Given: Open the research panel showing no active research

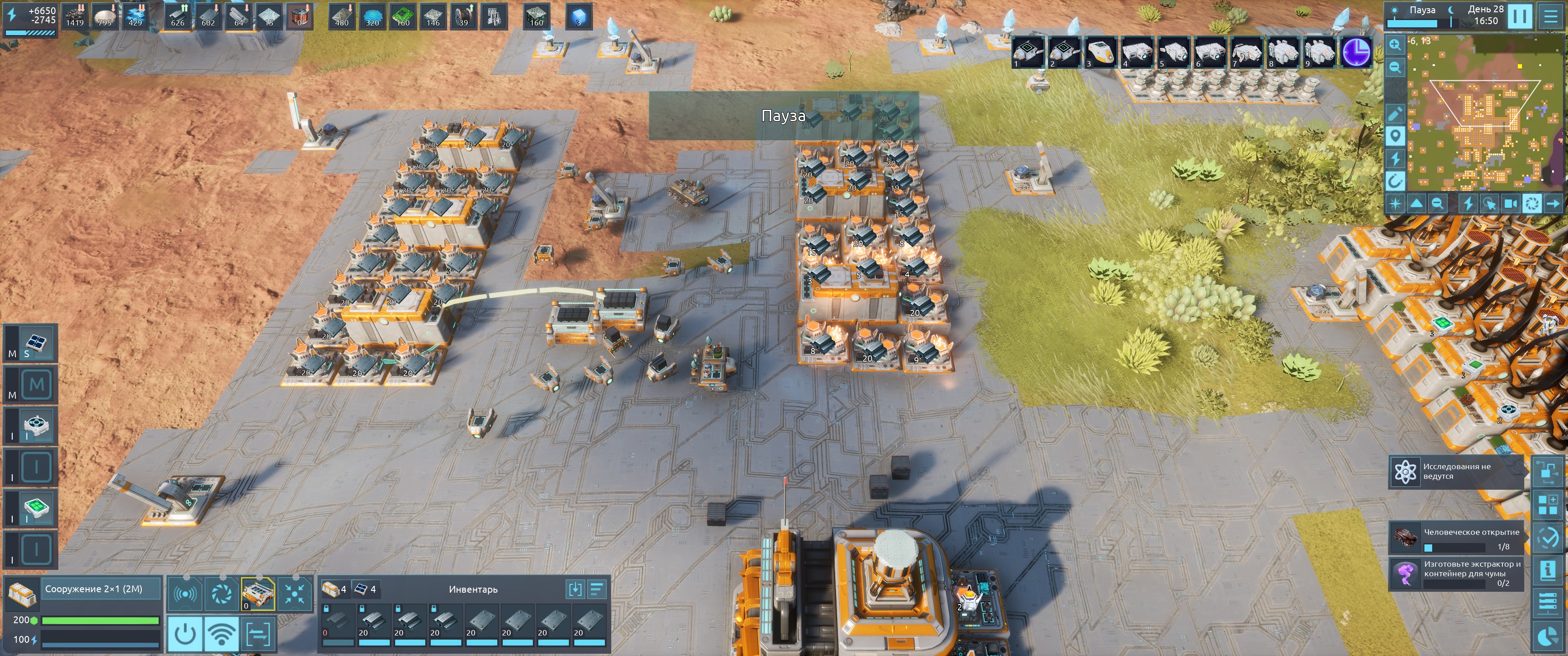Looking at the screenshot, I should (x=1455, y=471).
